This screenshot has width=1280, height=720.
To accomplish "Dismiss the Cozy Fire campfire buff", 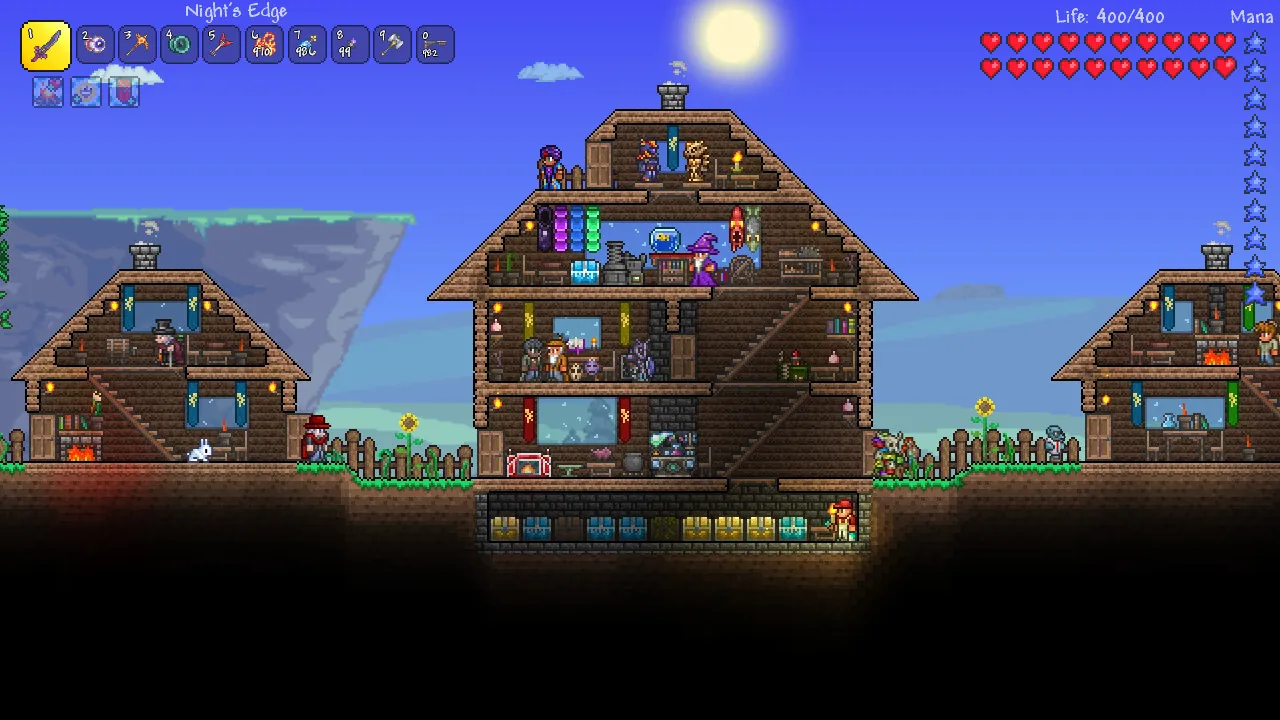I will [x=47, y=92].
